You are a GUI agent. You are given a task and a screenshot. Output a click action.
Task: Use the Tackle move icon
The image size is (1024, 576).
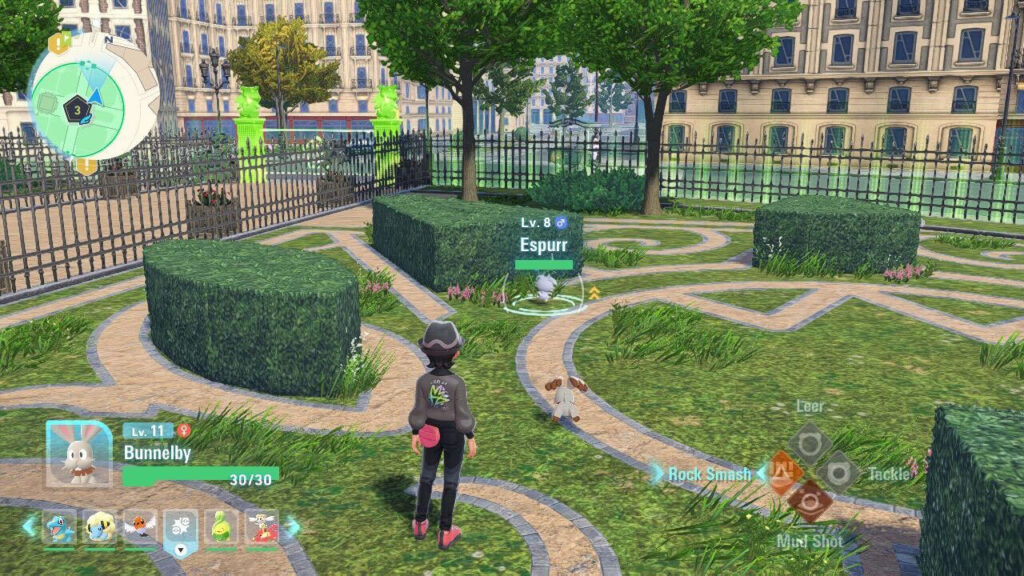(838, 472)
